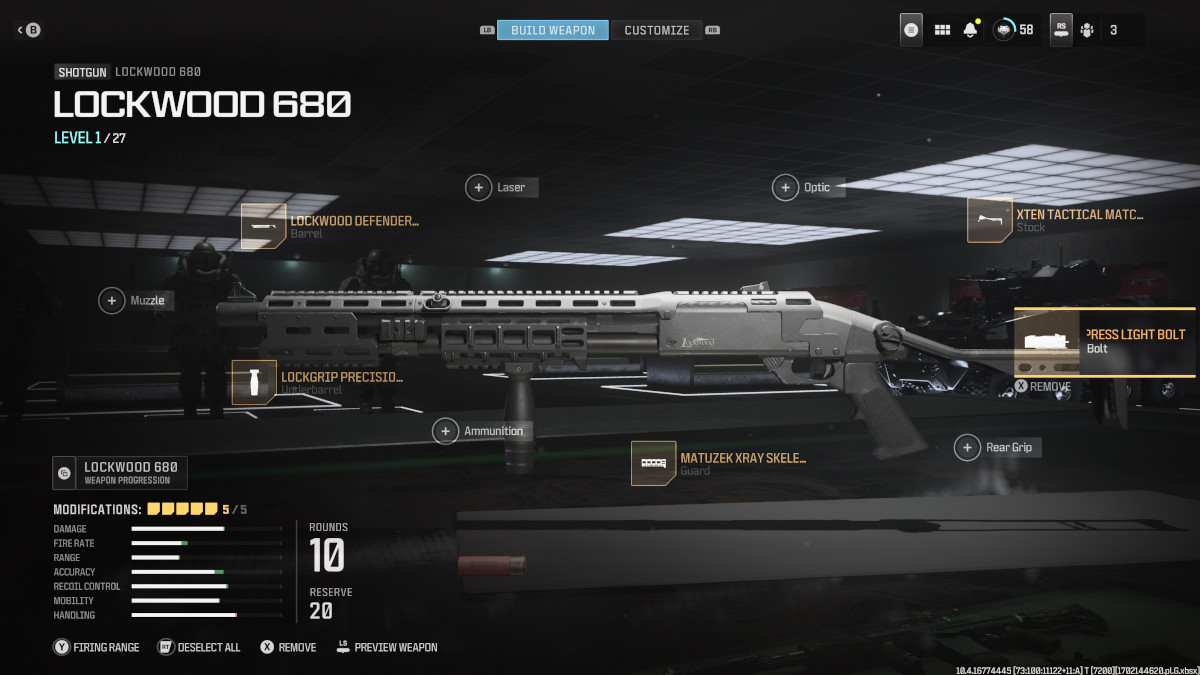Open the social party icon
Image resolution: width=1200 pixels, height=675 pixels.
[1087, 30]
